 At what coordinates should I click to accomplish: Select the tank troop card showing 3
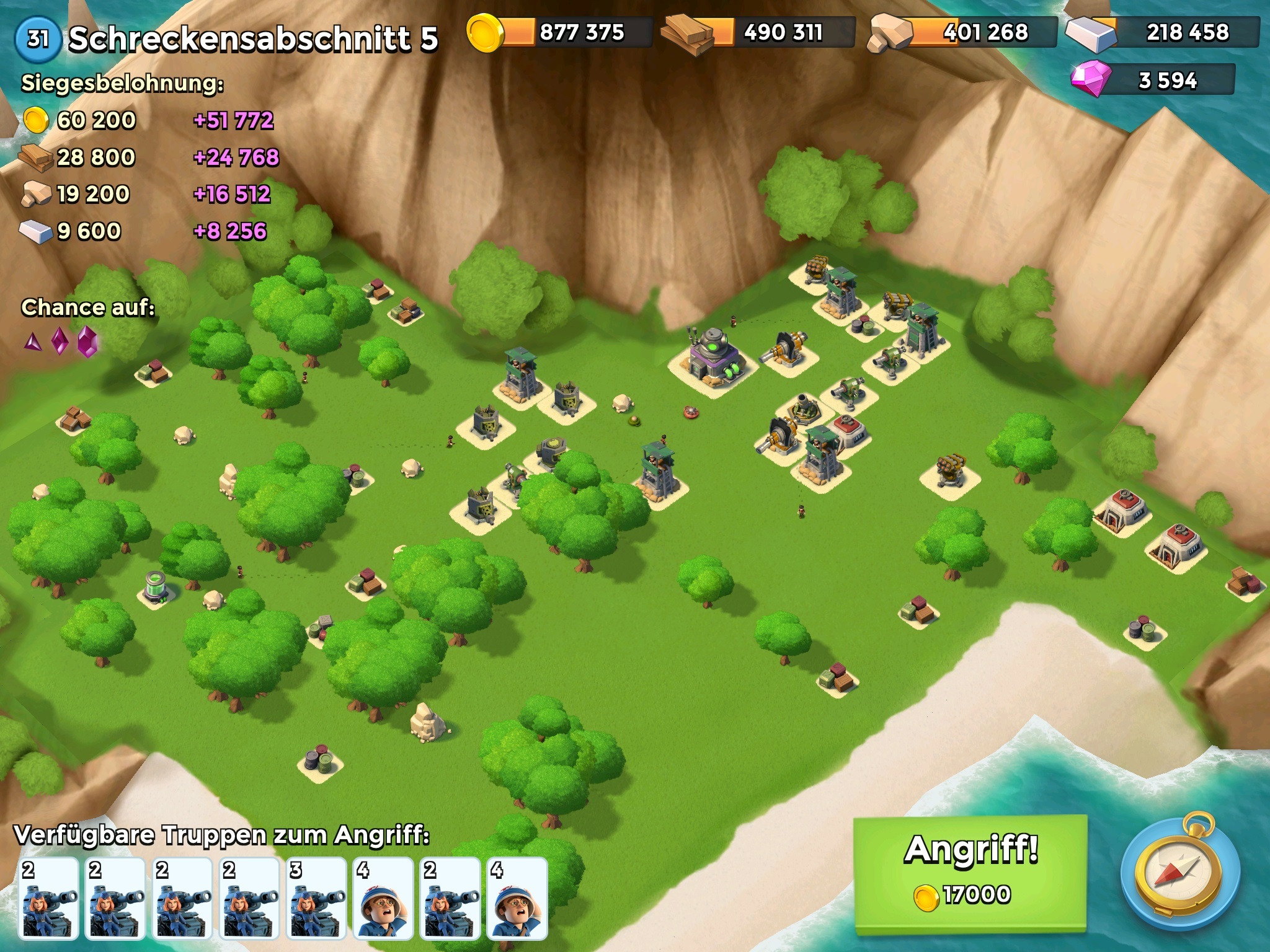point(317,899)
